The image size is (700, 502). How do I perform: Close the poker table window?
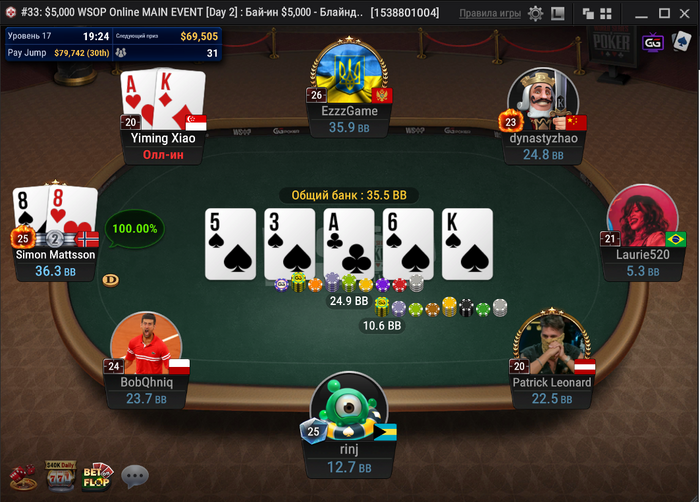click(x=682, y=14)
